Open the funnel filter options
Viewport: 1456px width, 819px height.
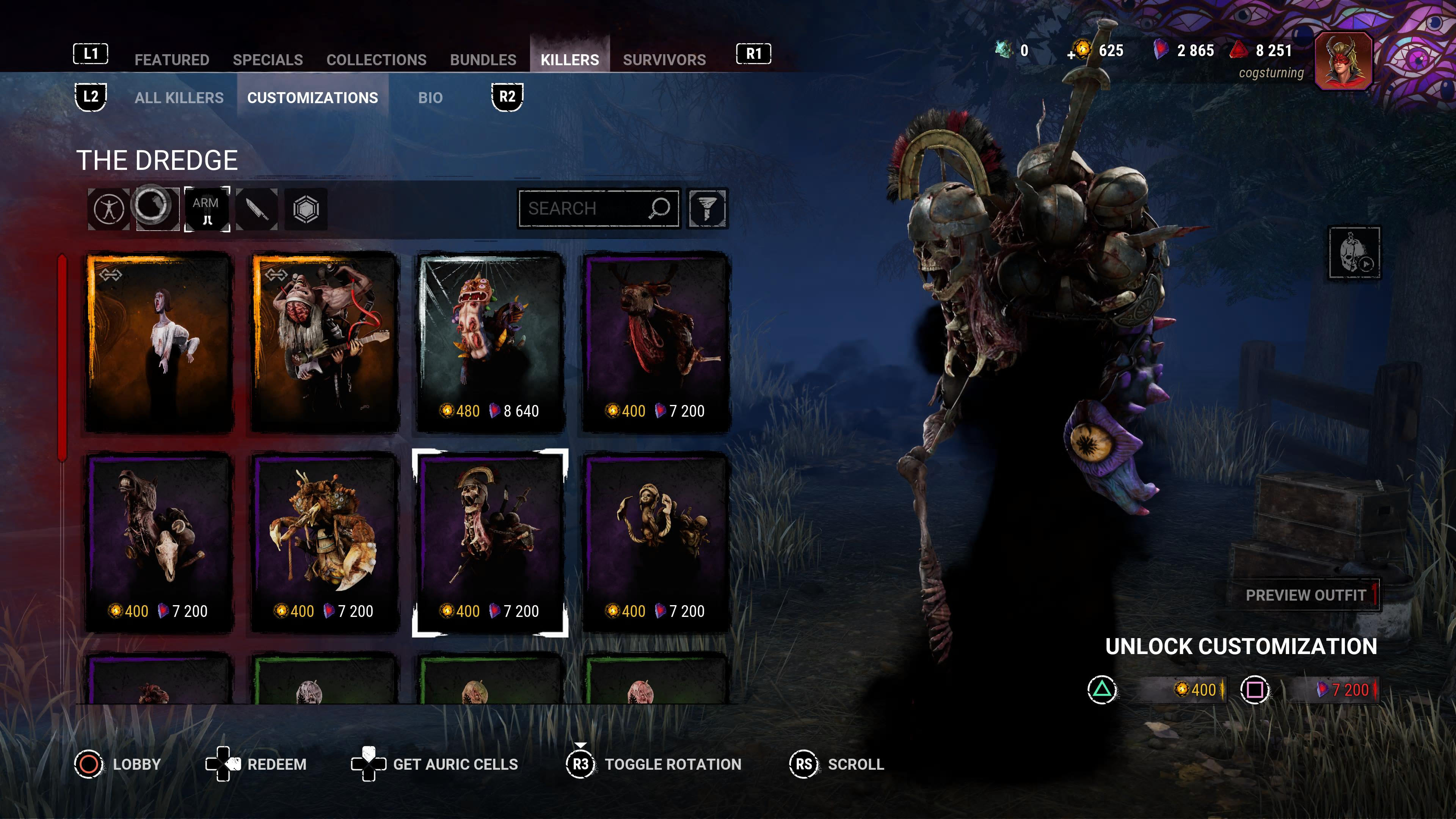[706, 209]
